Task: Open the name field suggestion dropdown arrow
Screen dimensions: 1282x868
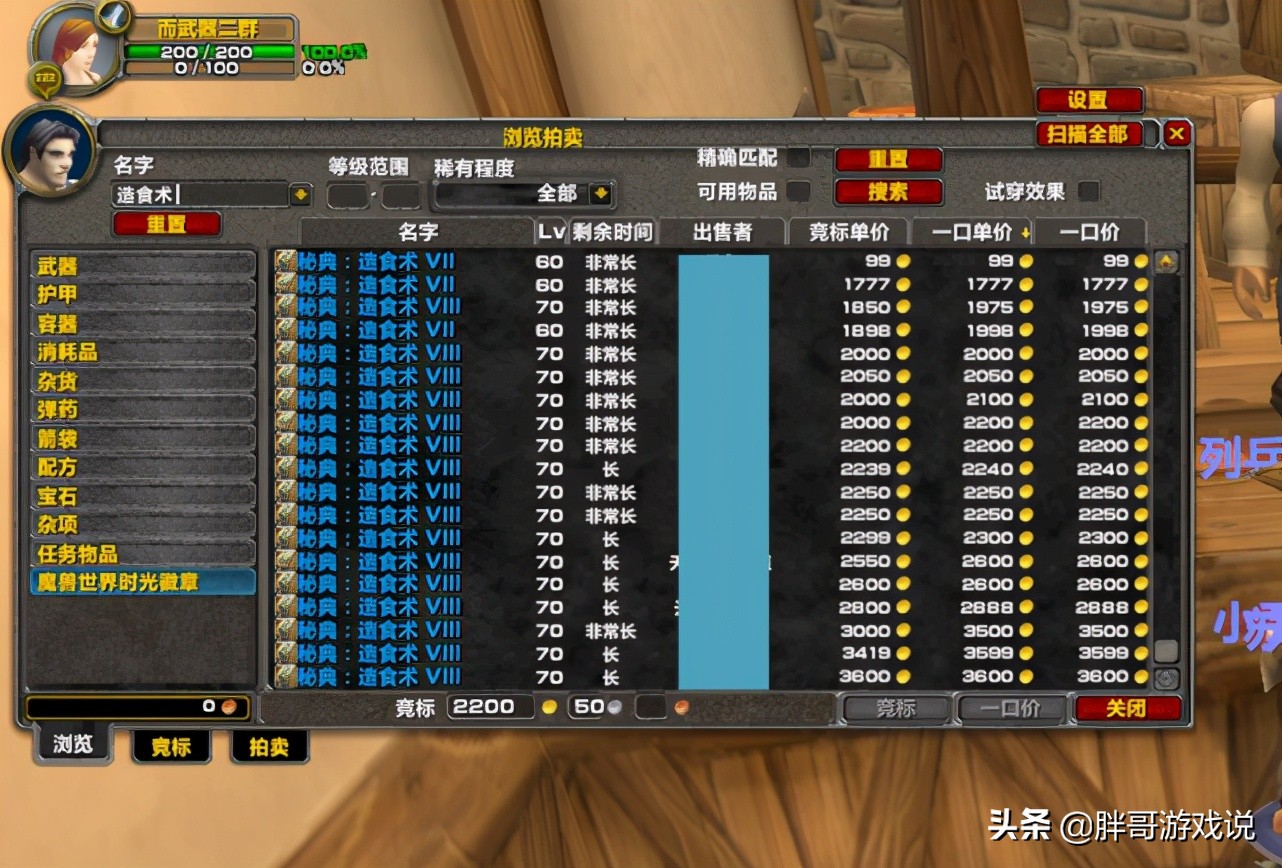Action: [302, 194]
